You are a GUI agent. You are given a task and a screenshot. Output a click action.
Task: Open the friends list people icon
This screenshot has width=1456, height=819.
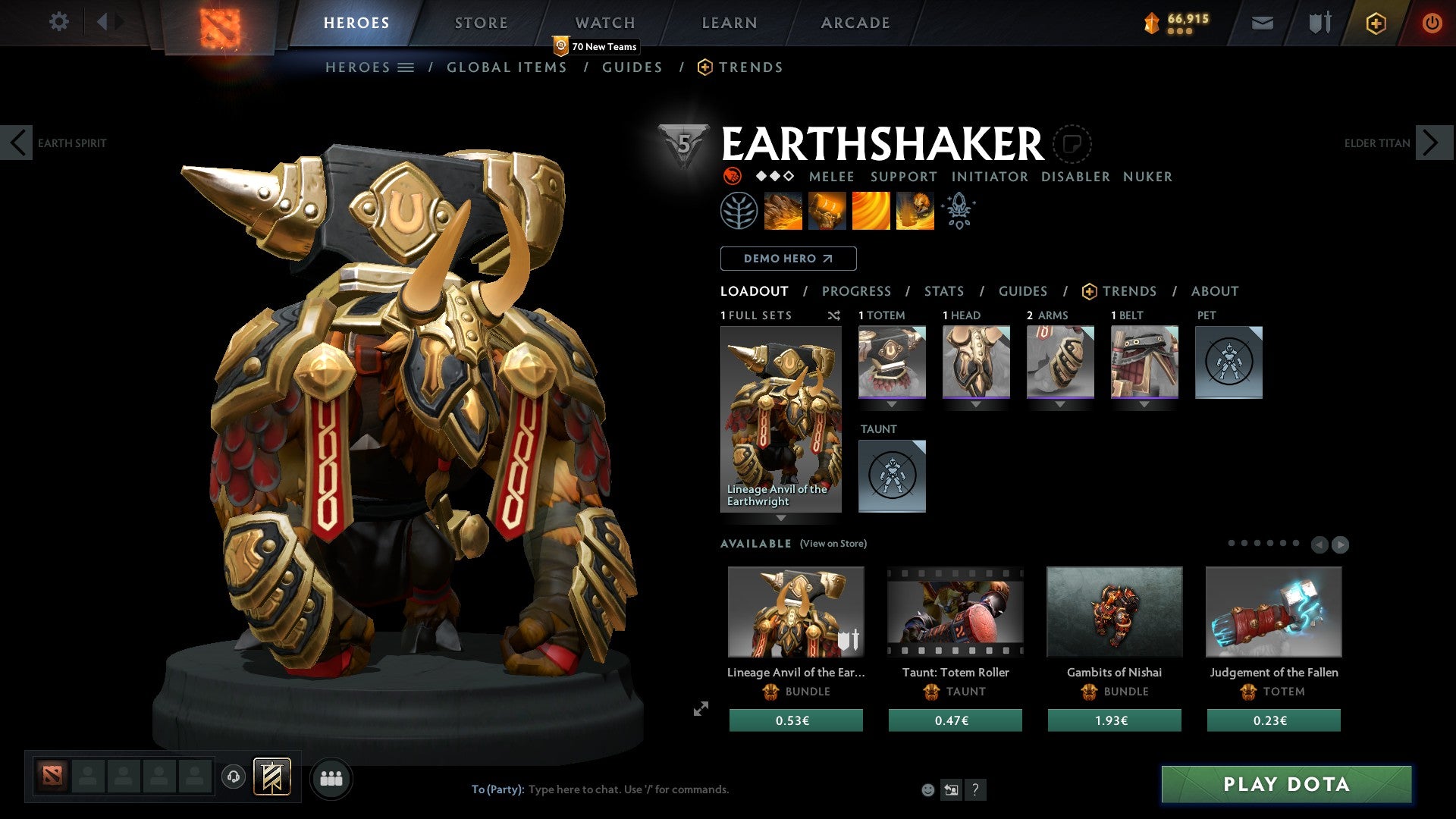pos(330,777)
